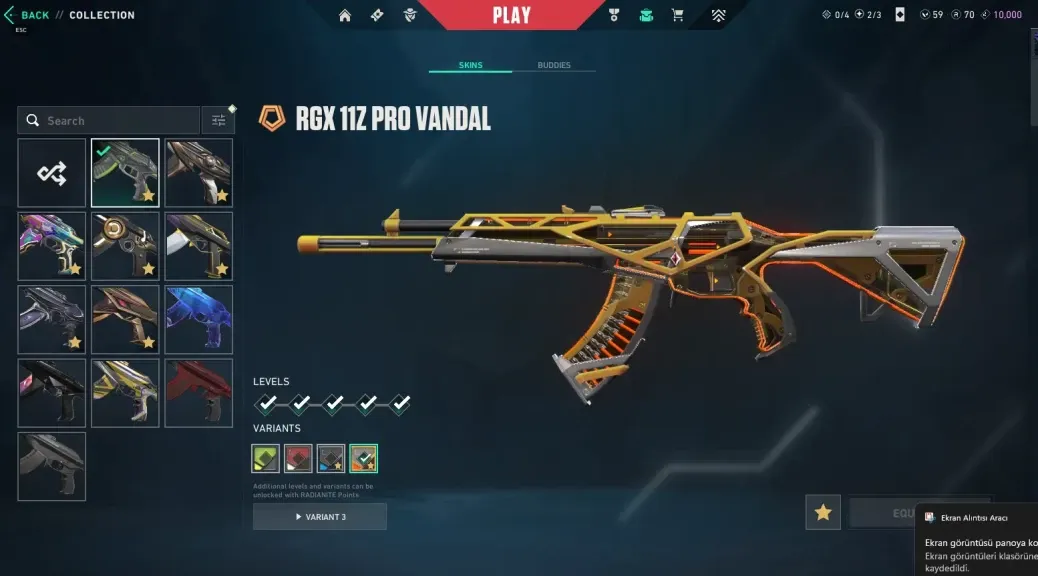Choose the pink holographic Vandal skin
The height and width of the screenshot is (576, 1038).
52,246
